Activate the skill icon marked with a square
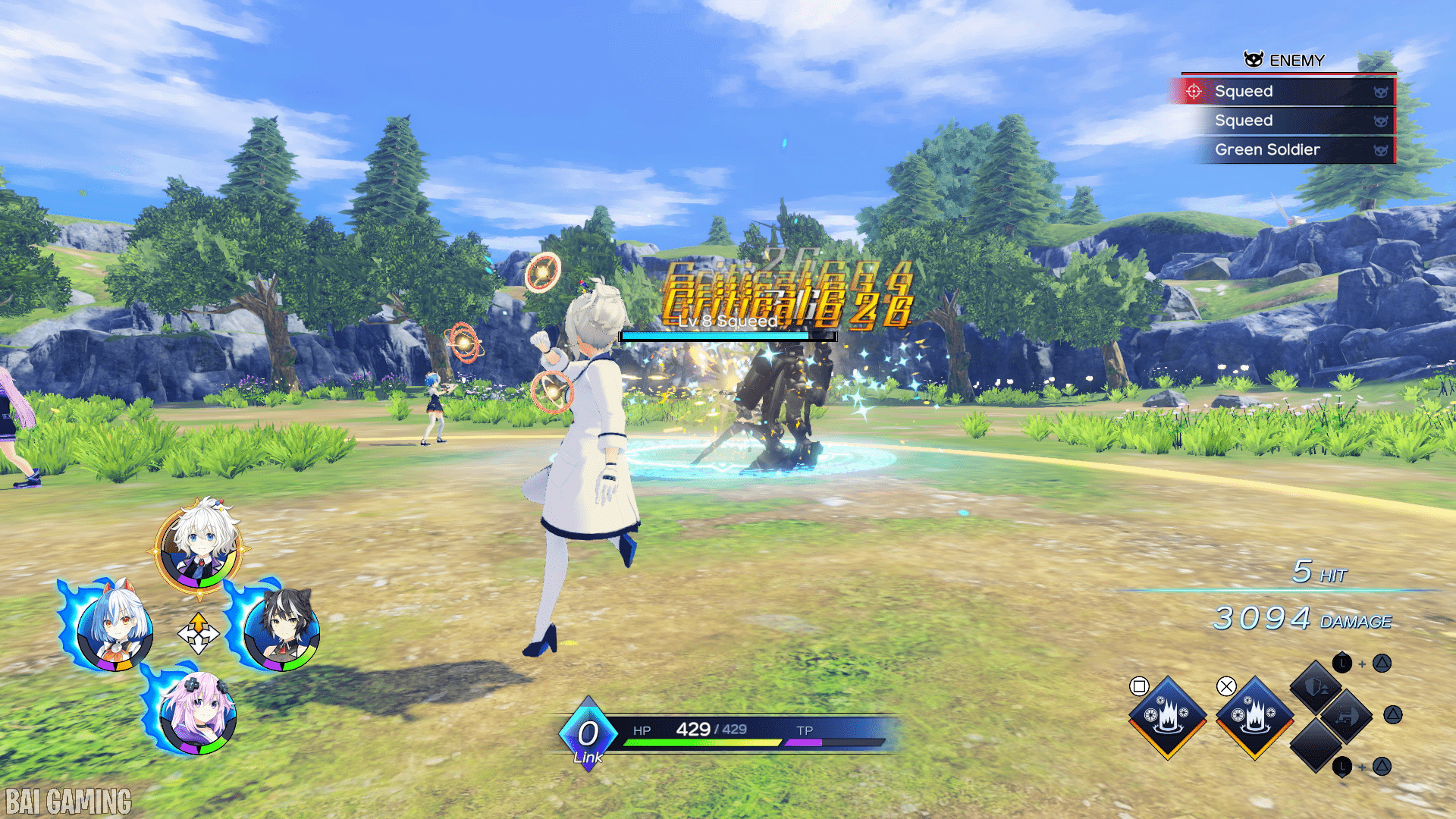The height and width of the screenshot is (819, 1456). 1168,716
